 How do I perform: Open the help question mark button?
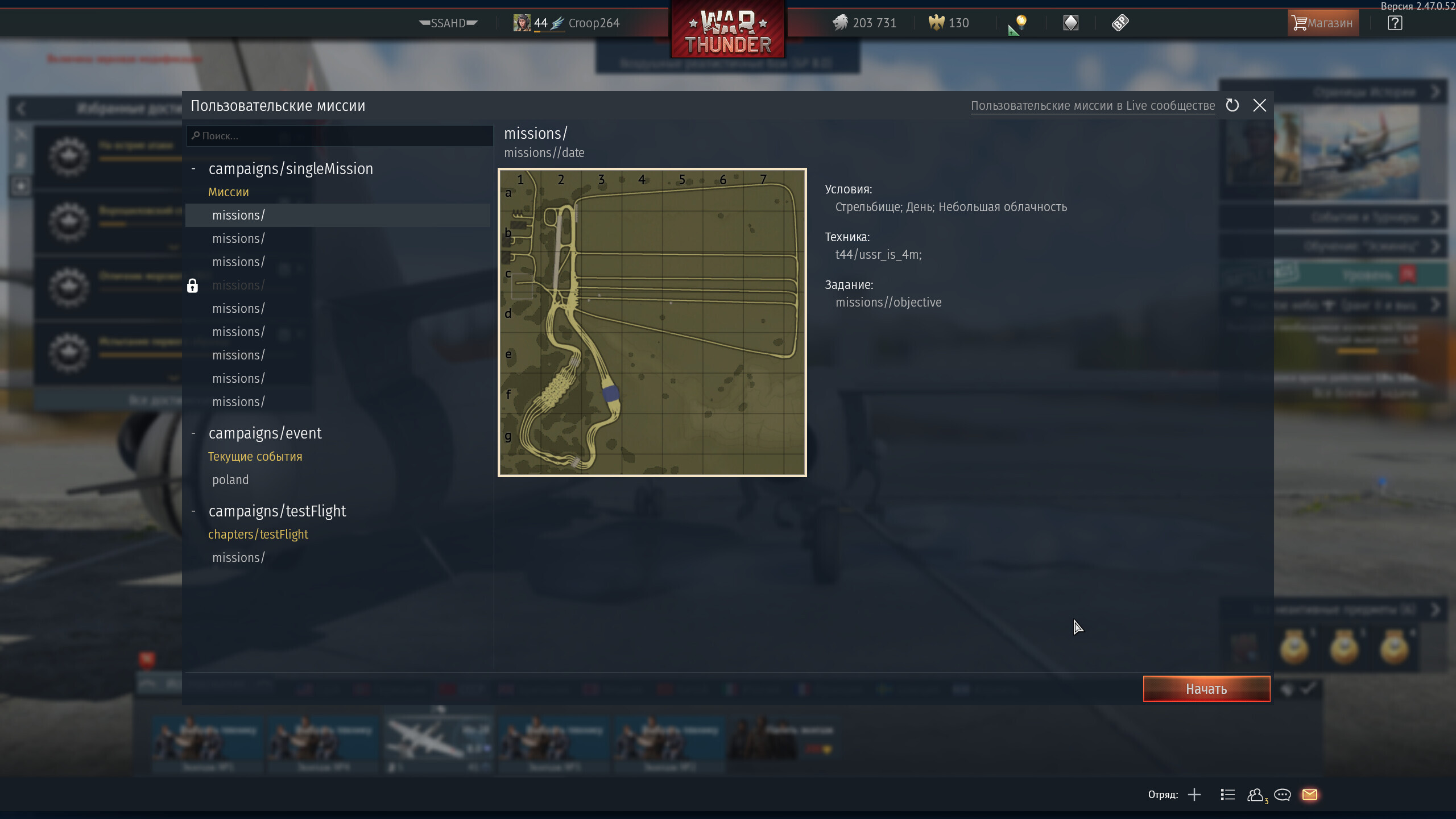click(1395, 23)
